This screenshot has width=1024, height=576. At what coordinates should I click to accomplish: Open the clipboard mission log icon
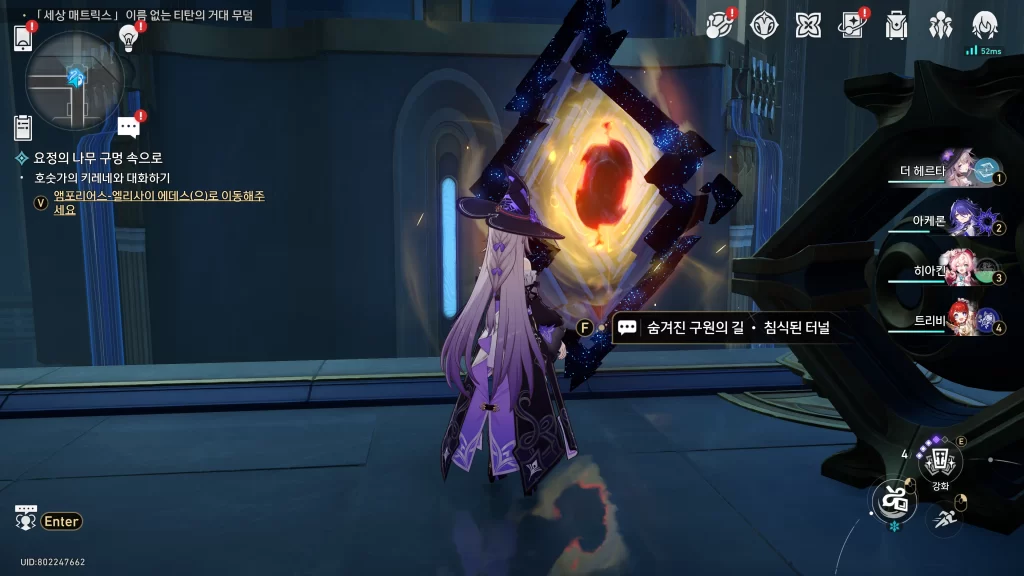coord(23,127)
